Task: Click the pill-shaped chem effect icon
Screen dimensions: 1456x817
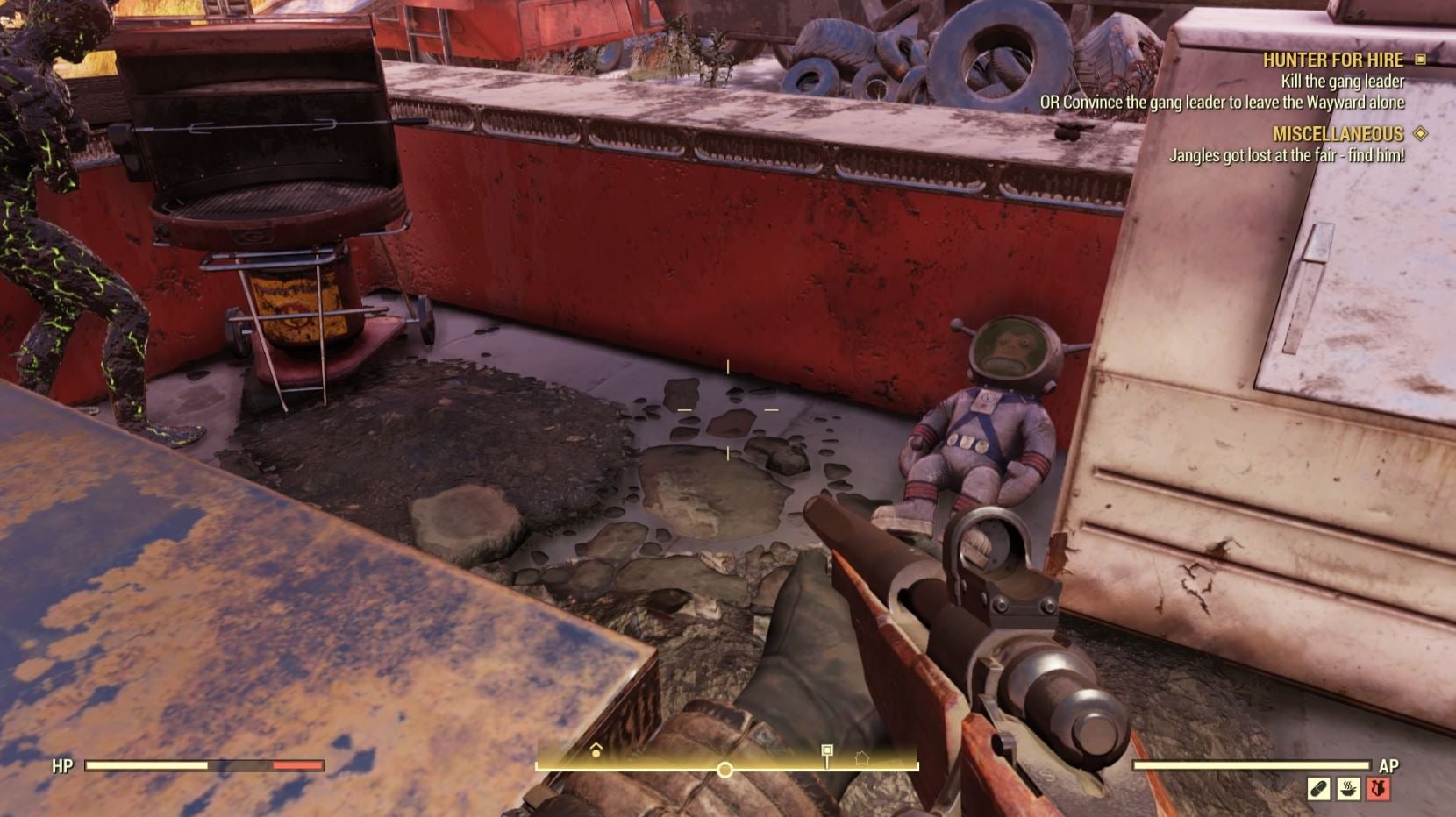Action: click(x=1318, y=787)
